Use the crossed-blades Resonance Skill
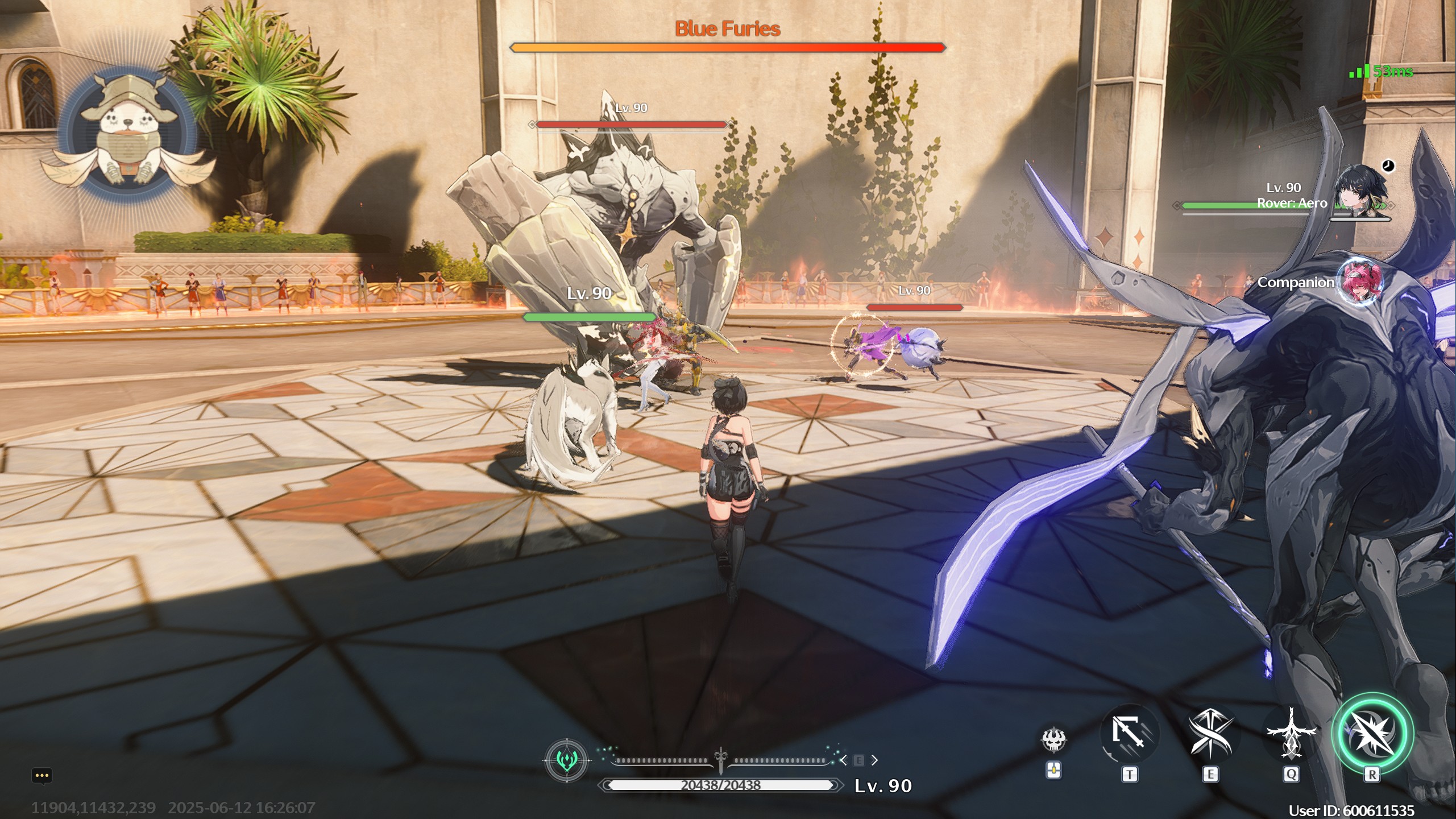 [1210, 734]
